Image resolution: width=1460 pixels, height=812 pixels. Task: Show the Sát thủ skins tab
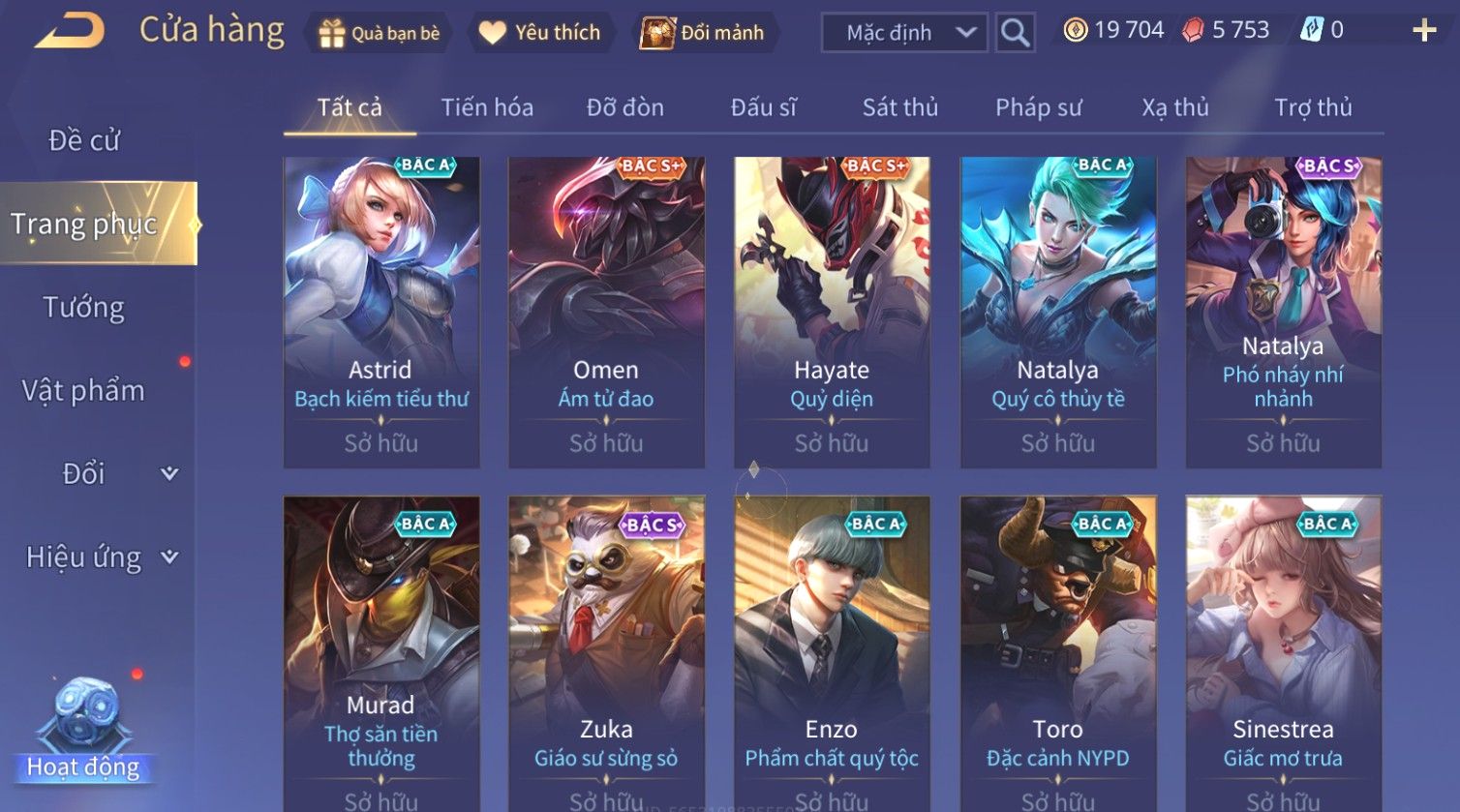click(x=899, y=107)
